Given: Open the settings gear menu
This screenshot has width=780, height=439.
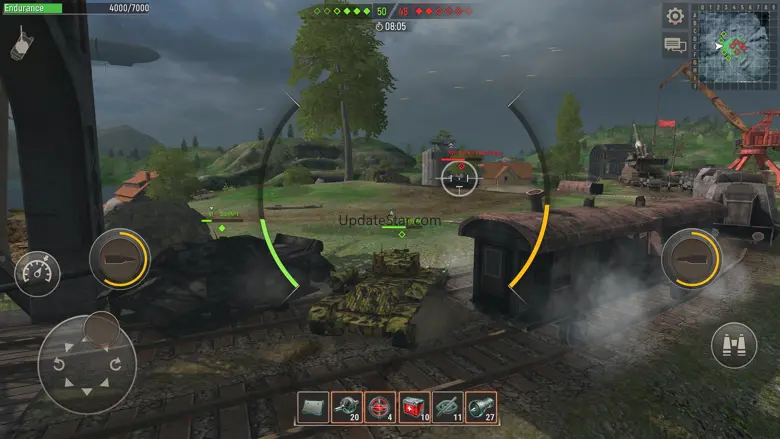Looking at the screenshot, I should (x=675, y=16).
